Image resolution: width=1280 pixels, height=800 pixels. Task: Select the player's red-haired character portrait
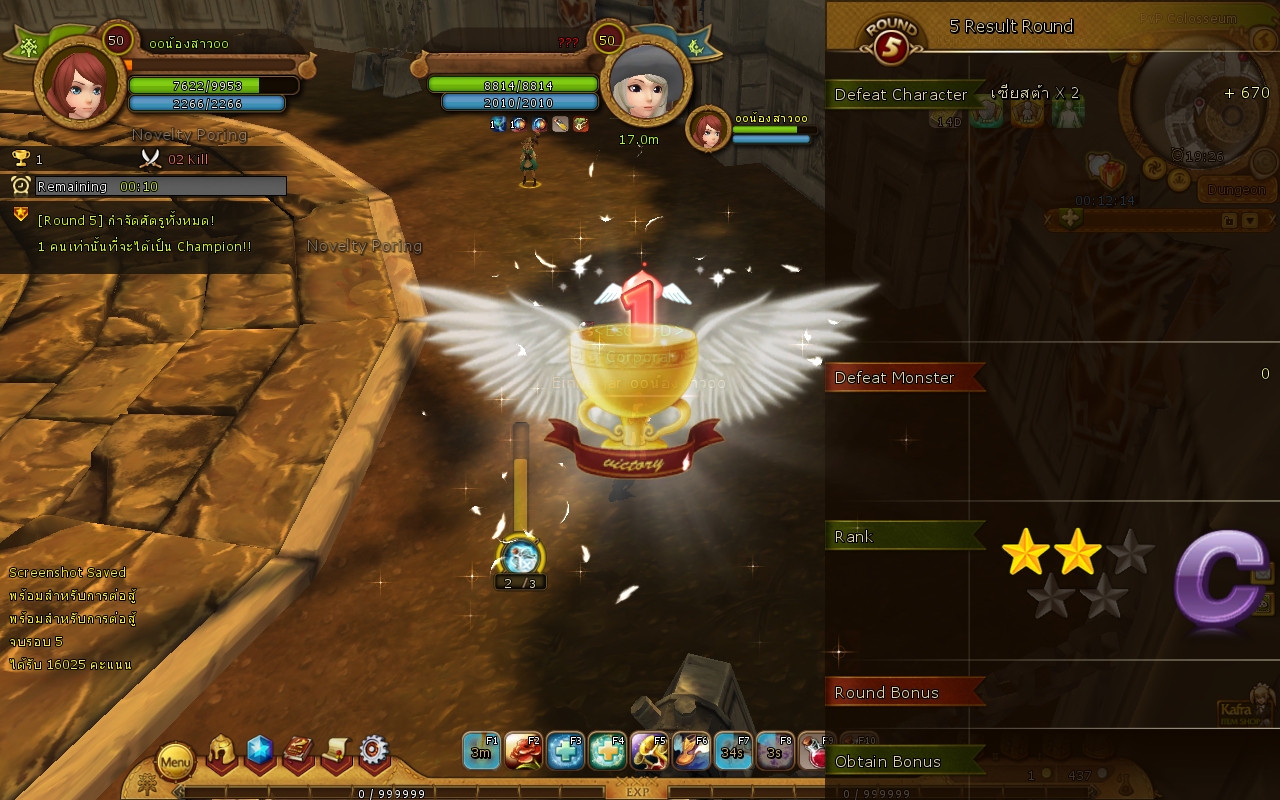point(79,83)
